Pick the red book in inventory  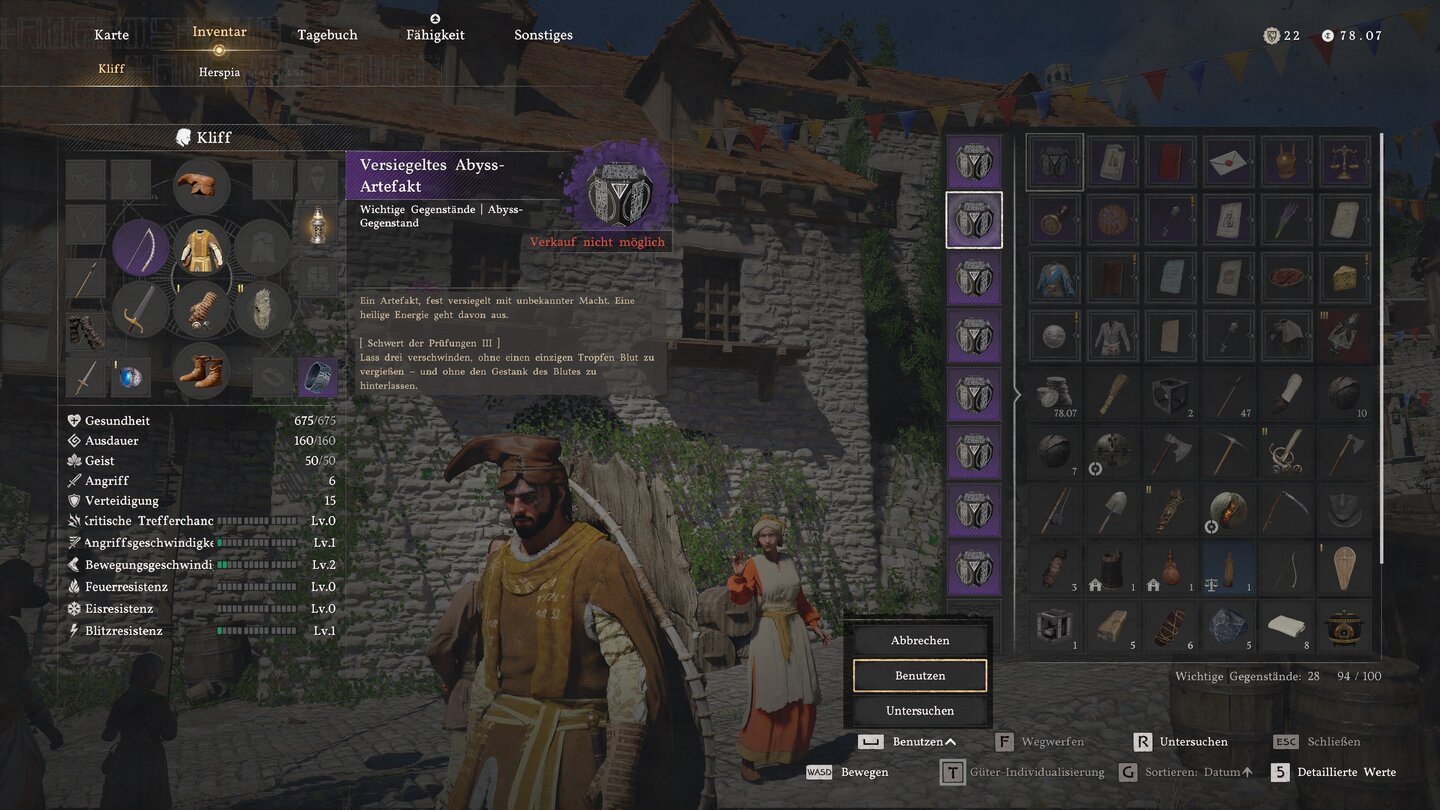[x=1170, y=162]
